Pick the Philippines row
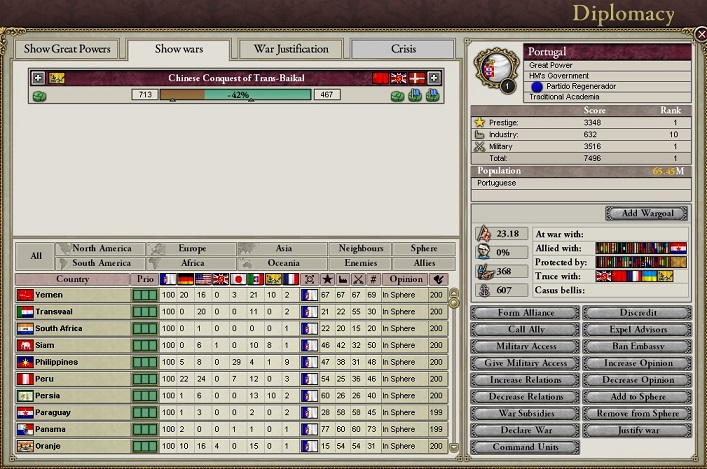The width and height of the screenshot is (707, 469). click(x=72, y=360)
